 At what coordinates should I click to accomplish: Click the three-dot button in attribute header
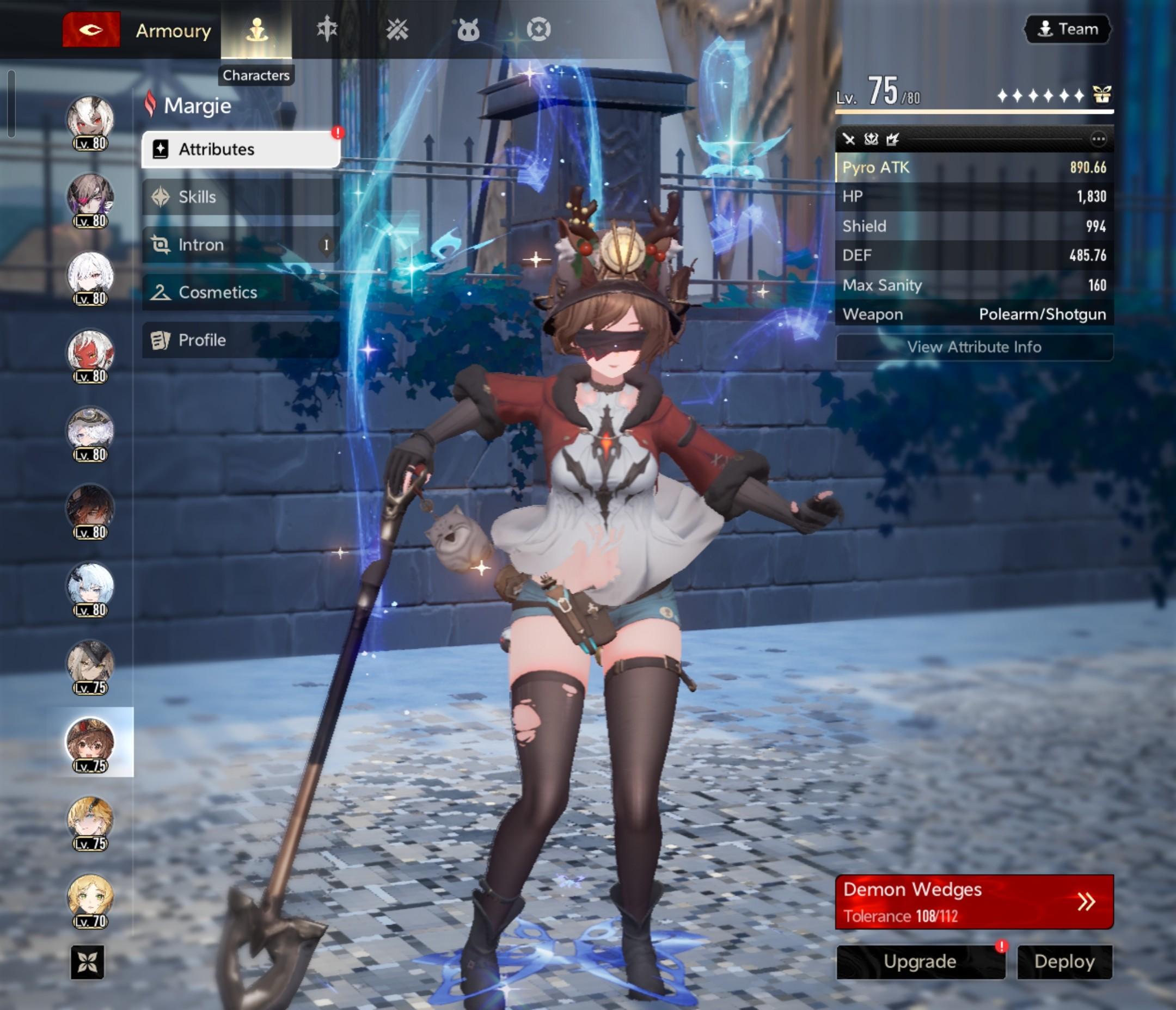[x=1098, y=139]
